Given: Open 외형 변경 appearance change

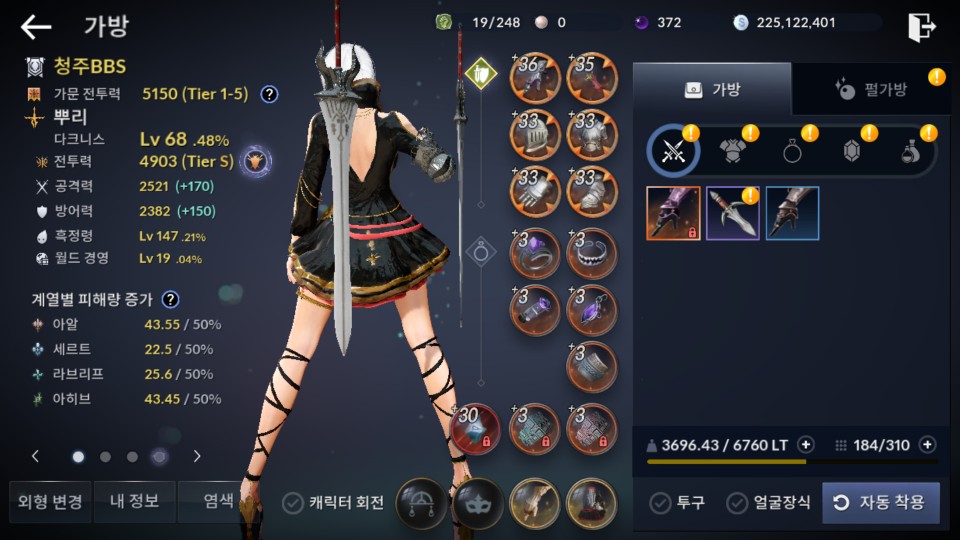Looking at the screenshot, I should tap(49, 501).
